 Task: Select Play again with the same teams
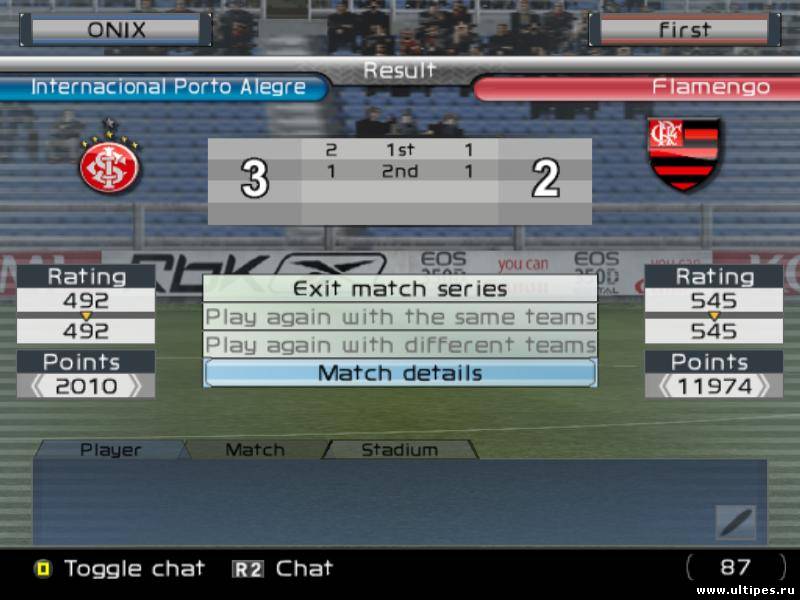400,317
